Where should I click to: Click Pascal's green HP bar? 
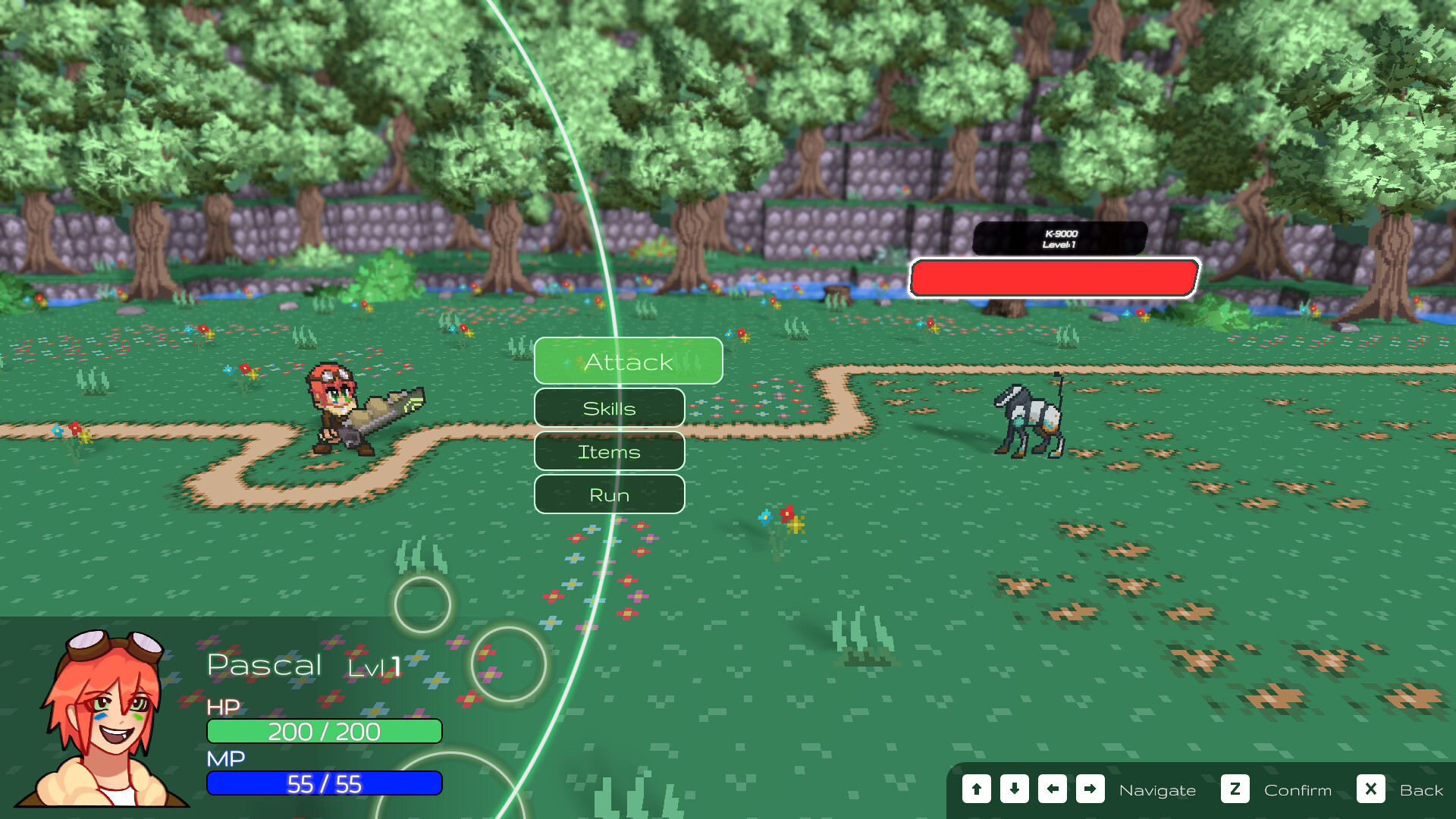pyautogui.click(x=325, y=732)
